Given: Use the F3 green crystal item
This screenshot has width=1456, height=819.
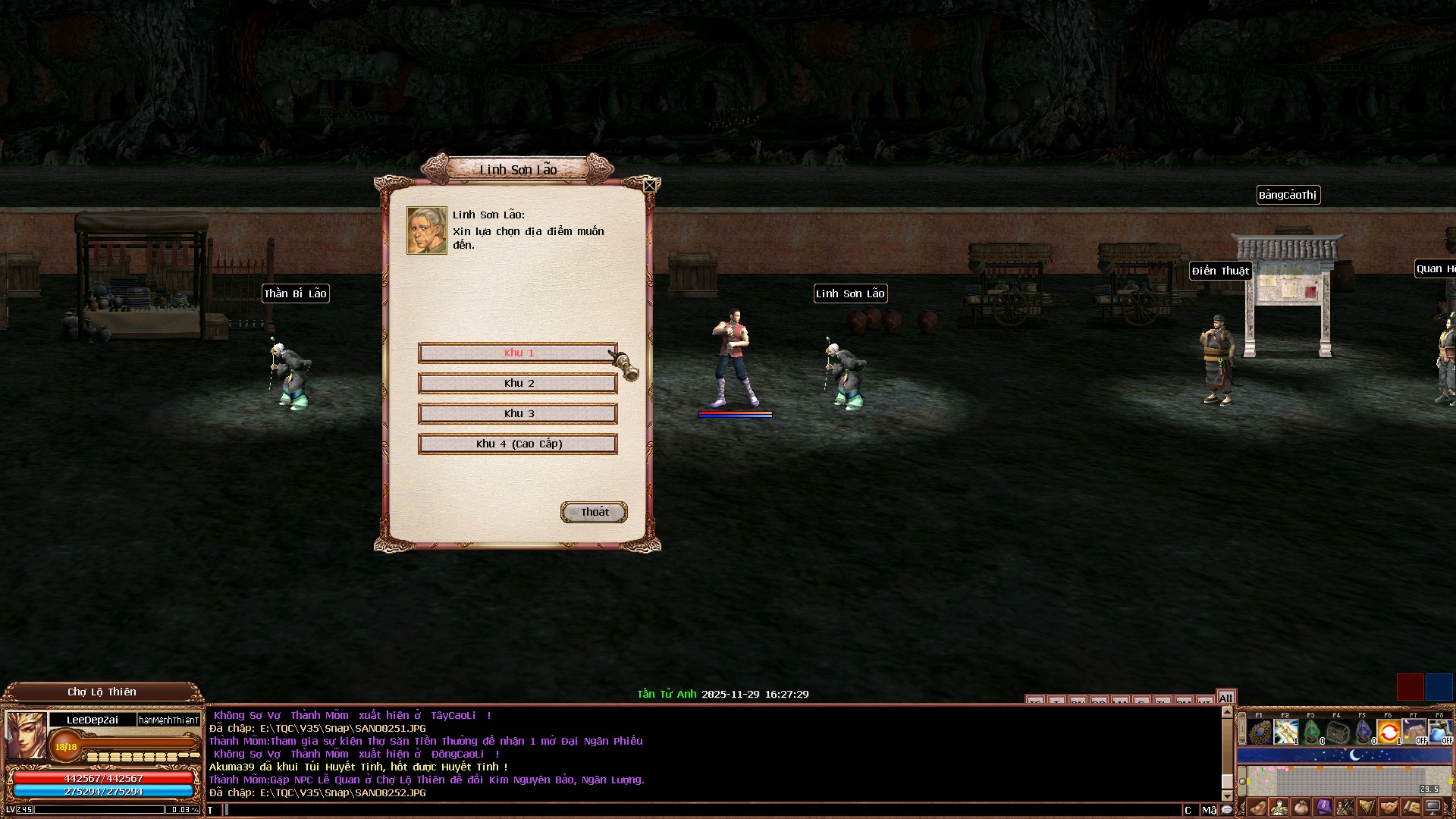Looking at the screenshot, I should [x=1312, y=732].
